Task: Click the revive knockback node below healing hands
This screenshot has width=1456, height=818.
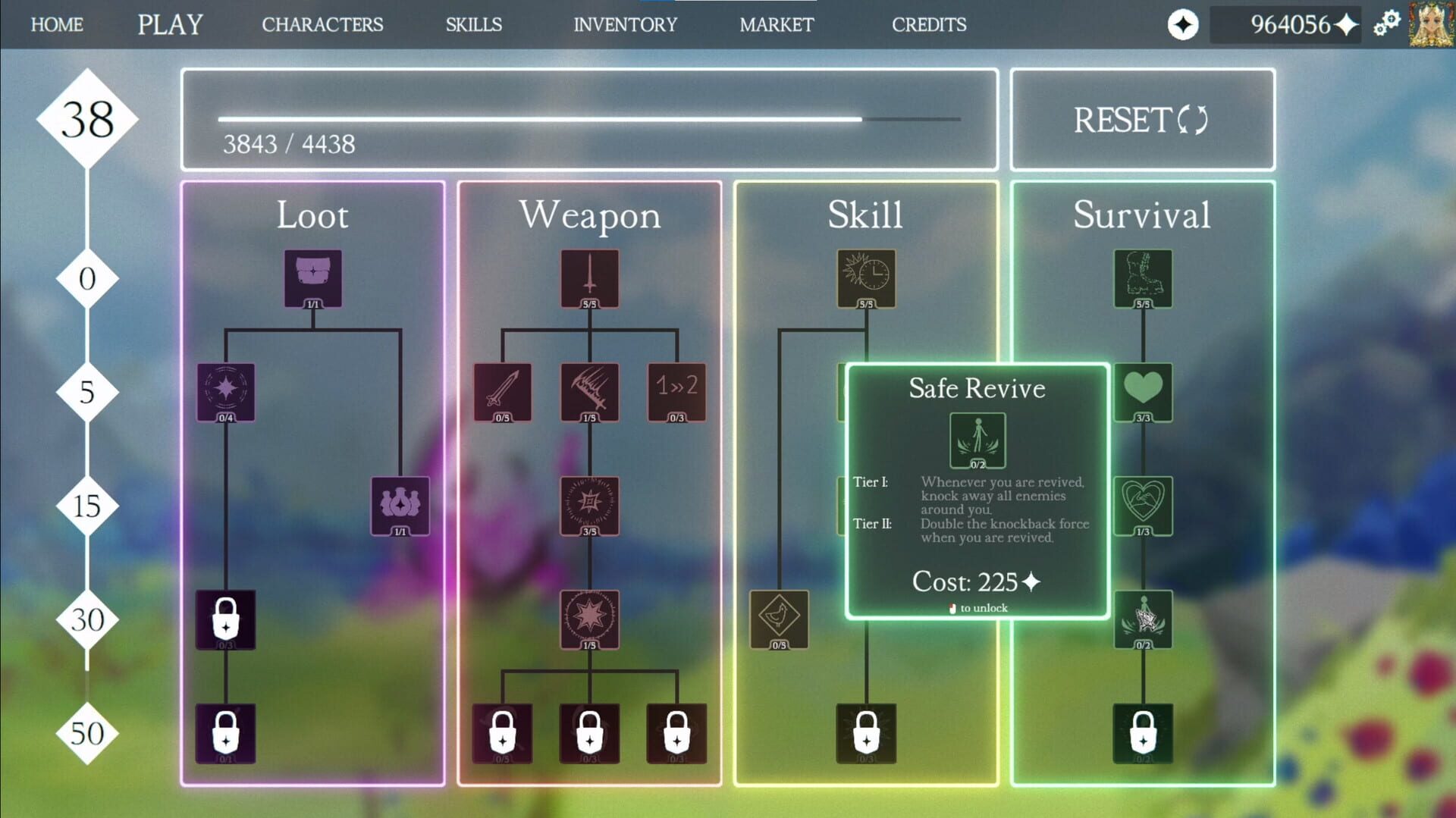Action: [x=1141, y=620]
